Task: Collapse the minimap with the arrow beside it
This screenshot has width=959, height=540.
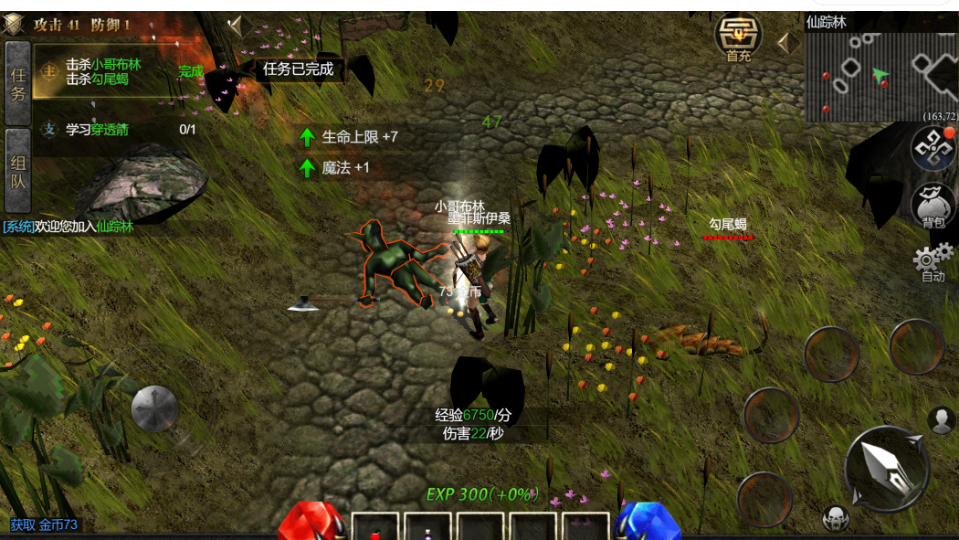Action: pos(785,42)
